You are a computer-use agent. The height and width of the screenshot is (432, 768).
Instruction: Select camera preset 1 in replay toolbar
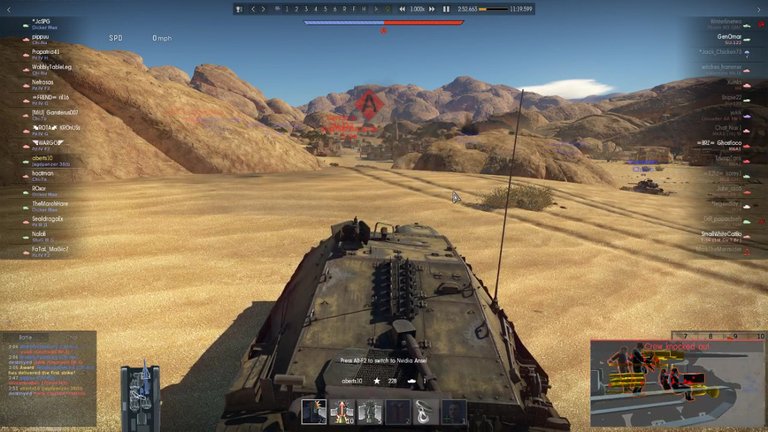[286, 9]
